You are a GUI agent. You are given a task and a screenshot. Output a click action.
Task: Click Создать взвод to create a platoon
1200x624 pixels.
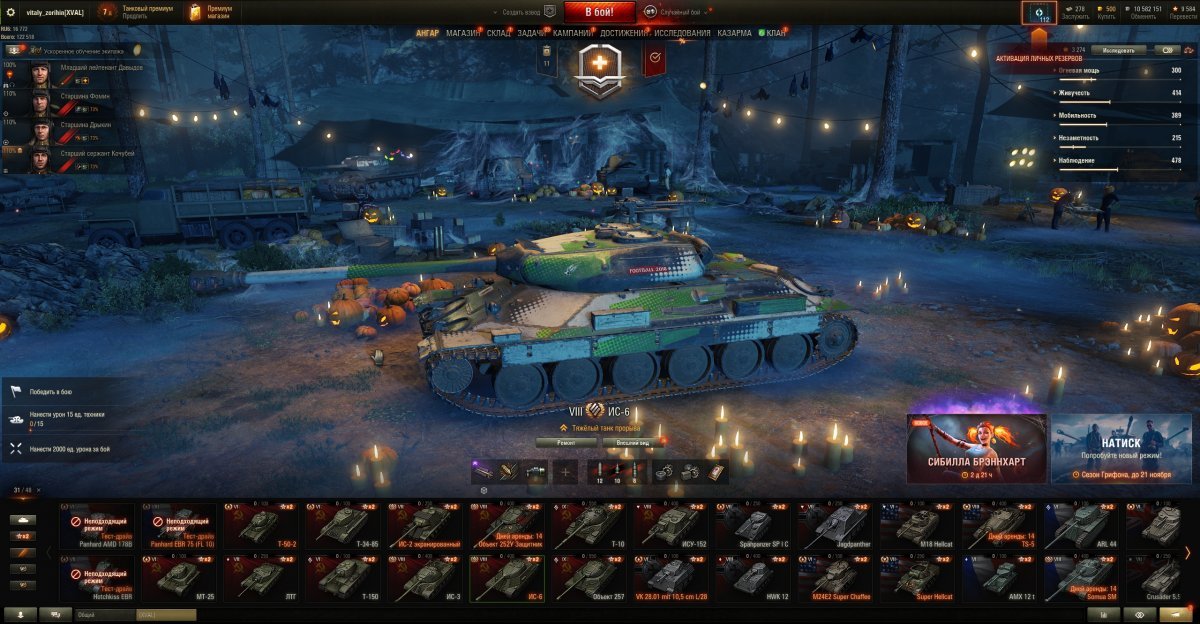[x=524, y=12]
